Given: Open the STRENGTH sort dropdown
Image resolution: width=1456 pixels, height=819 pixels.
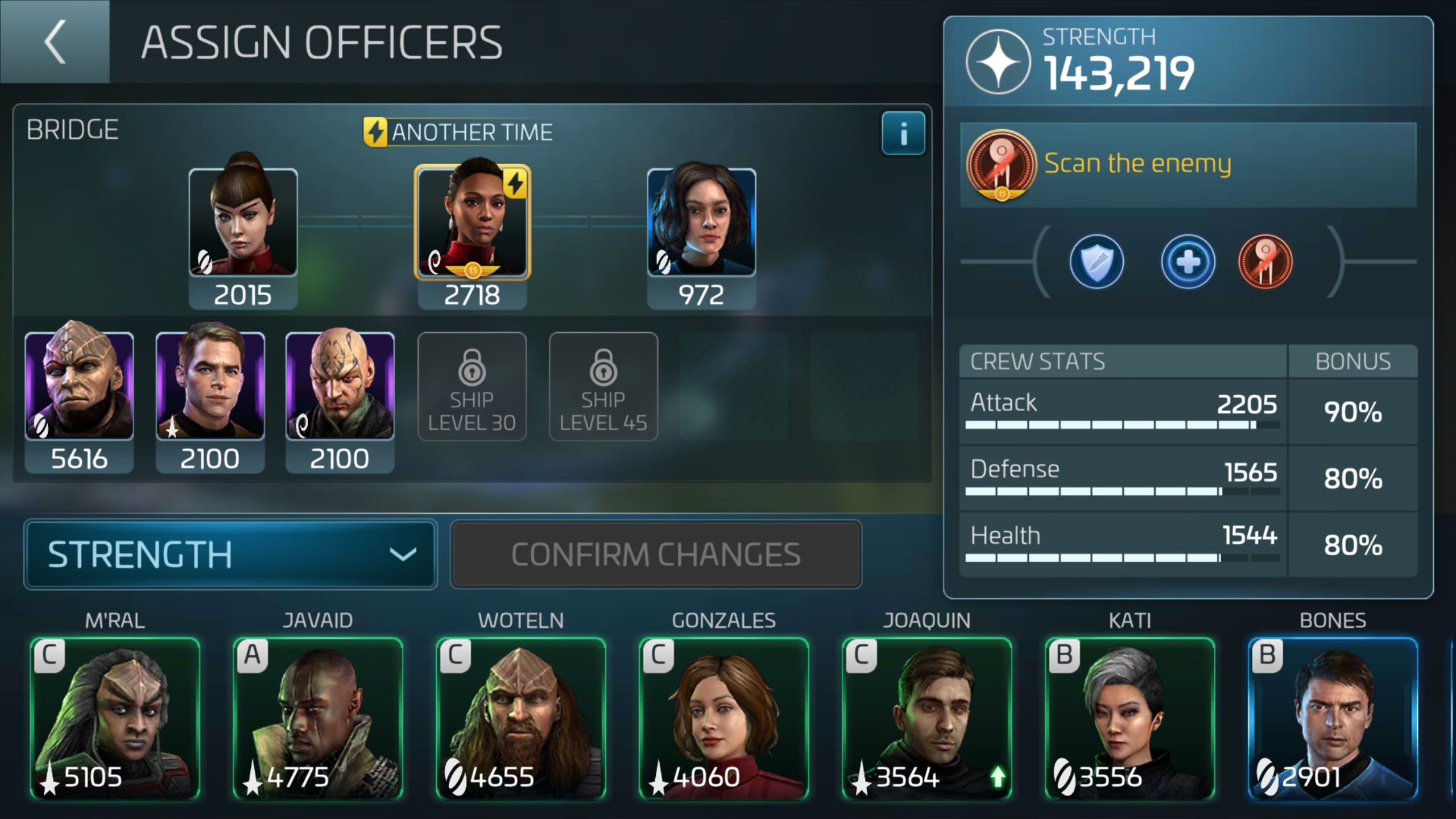Looking at the screenshot, I should click(230, 553).
